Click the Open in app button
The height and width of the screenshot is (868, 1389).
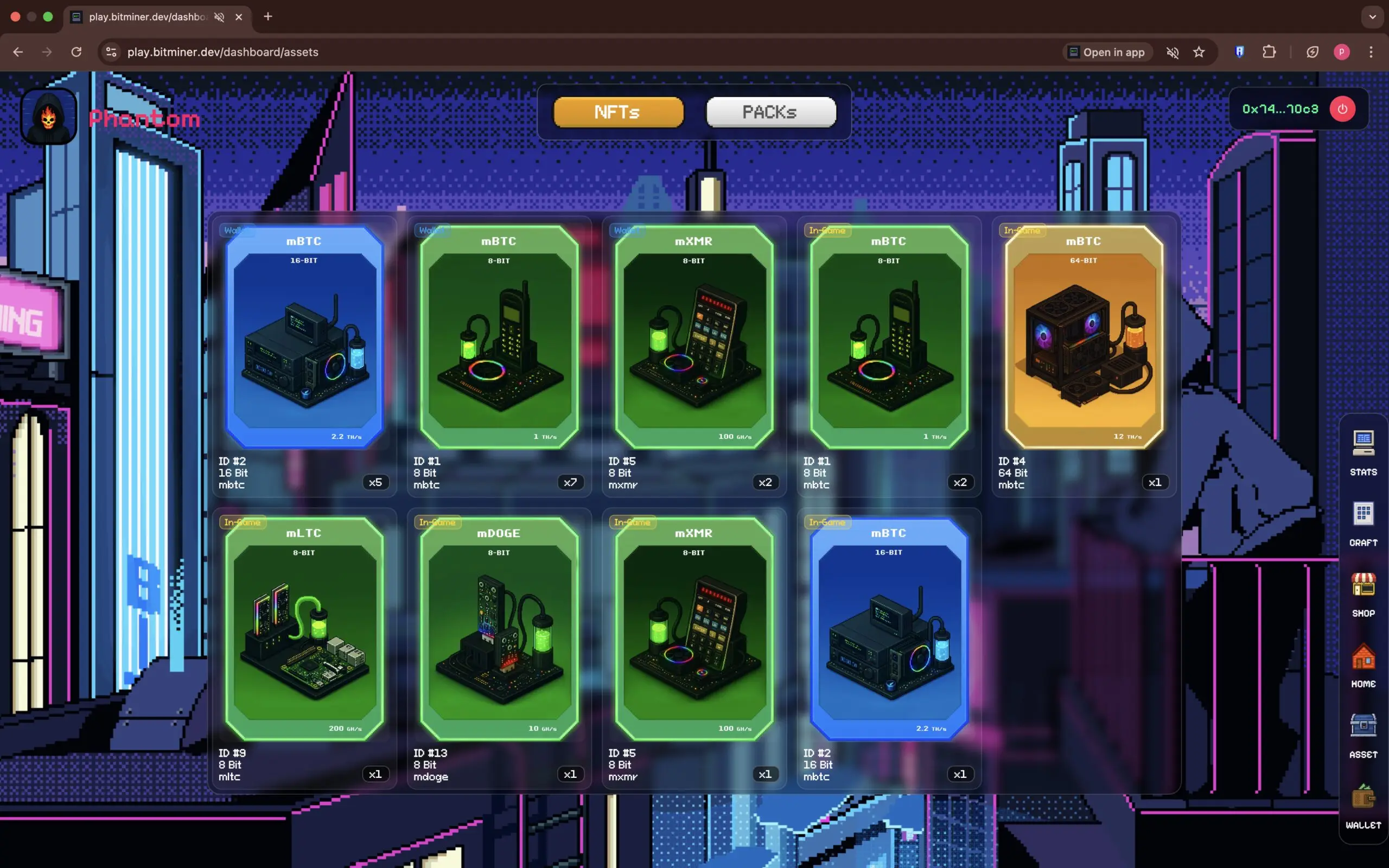pyautogui.click(x=1107, y=52)
